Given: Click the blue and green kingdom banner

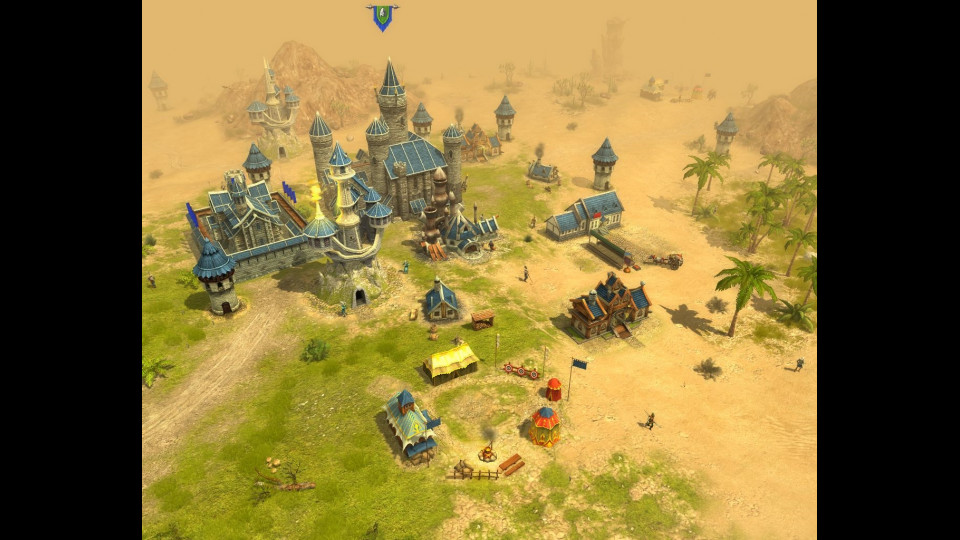Looking at the screenshot, I should pyautogui.click(x=381, y=17).
